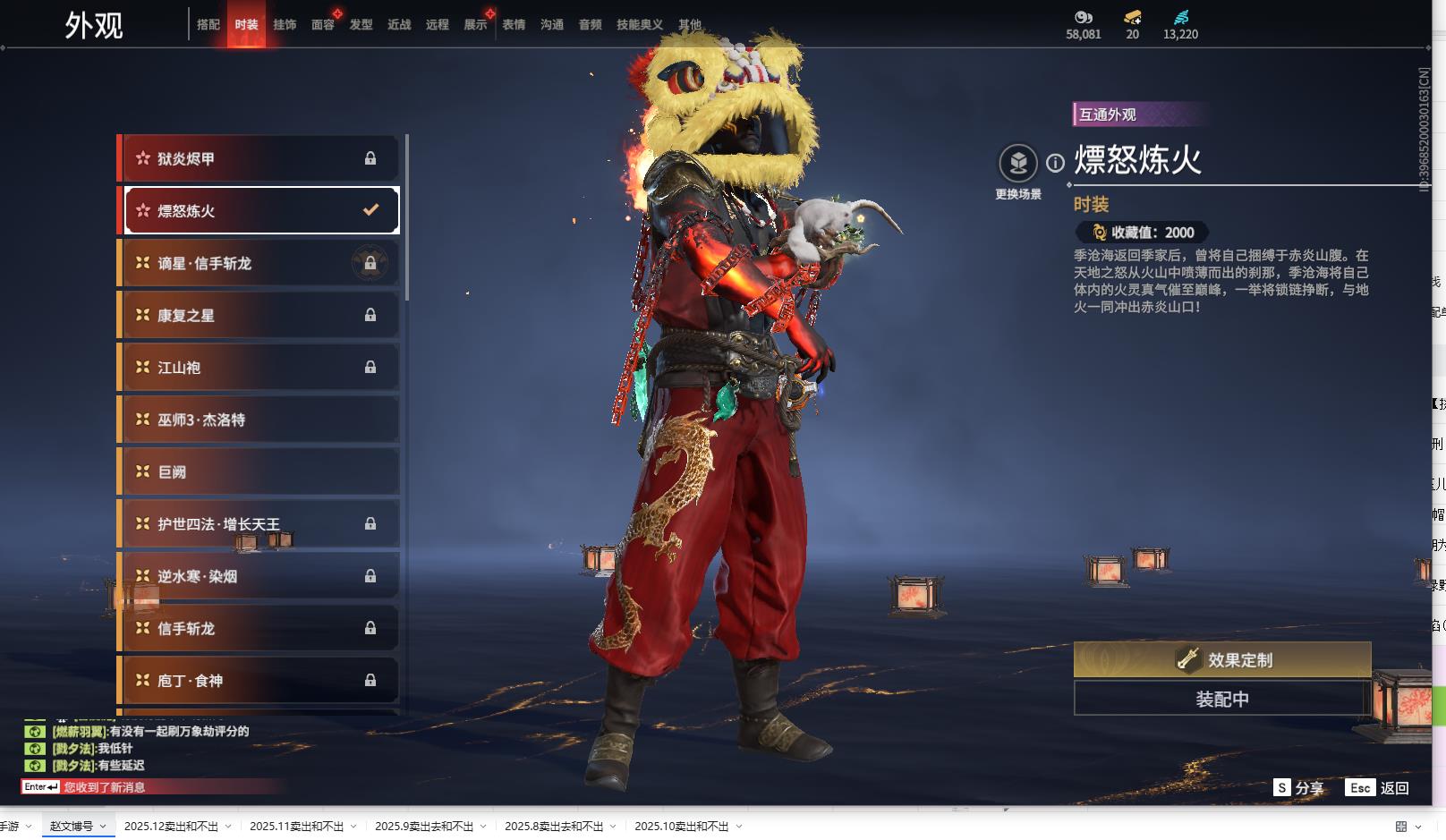Screen dimensions: 1446x840
Task: Pick the 江山袍 outfit
Action: click(x=259, y=368)
